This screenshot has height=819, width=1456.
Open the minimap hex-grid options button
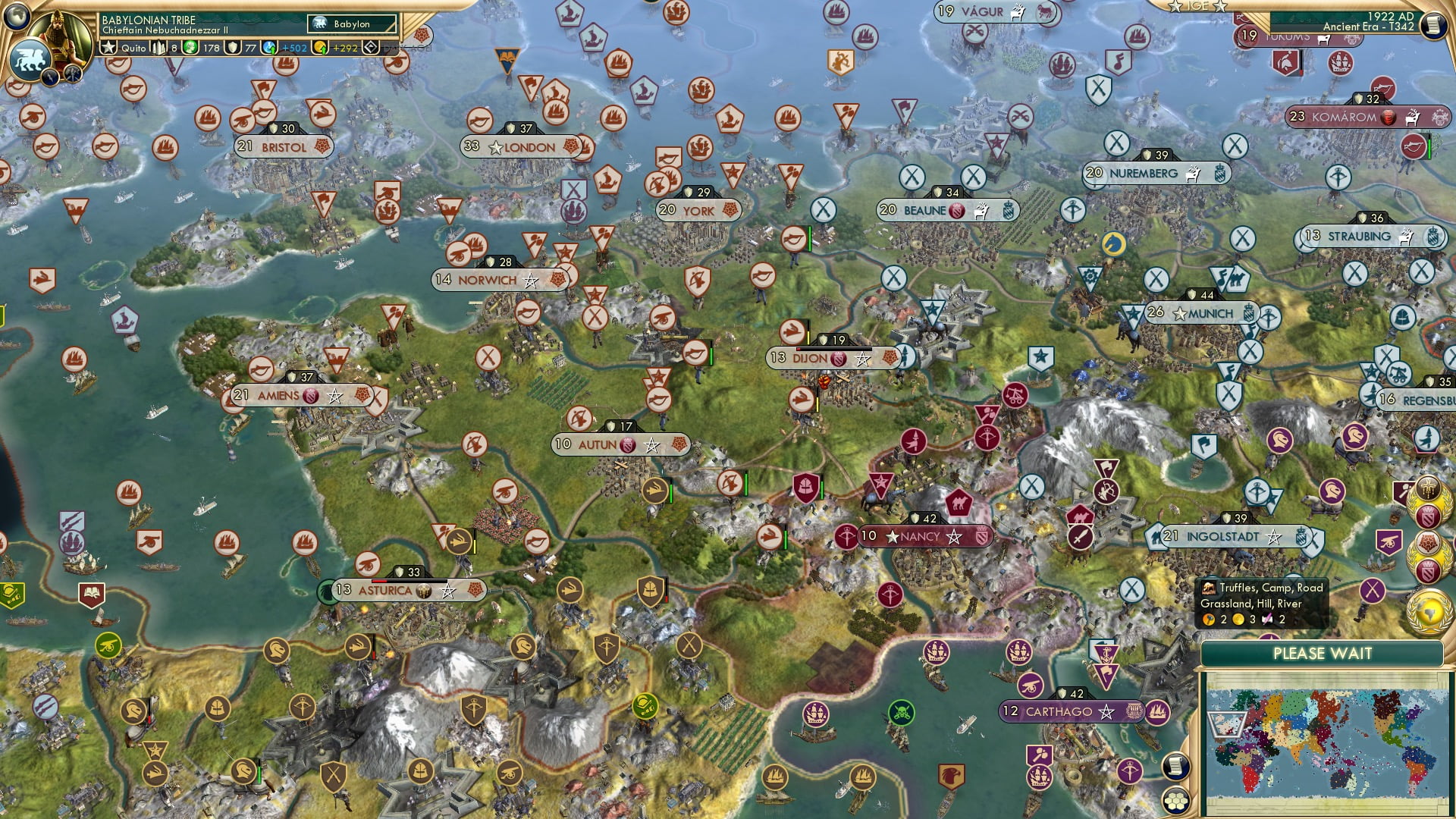pyautogui.click(x=1175, y=800)
